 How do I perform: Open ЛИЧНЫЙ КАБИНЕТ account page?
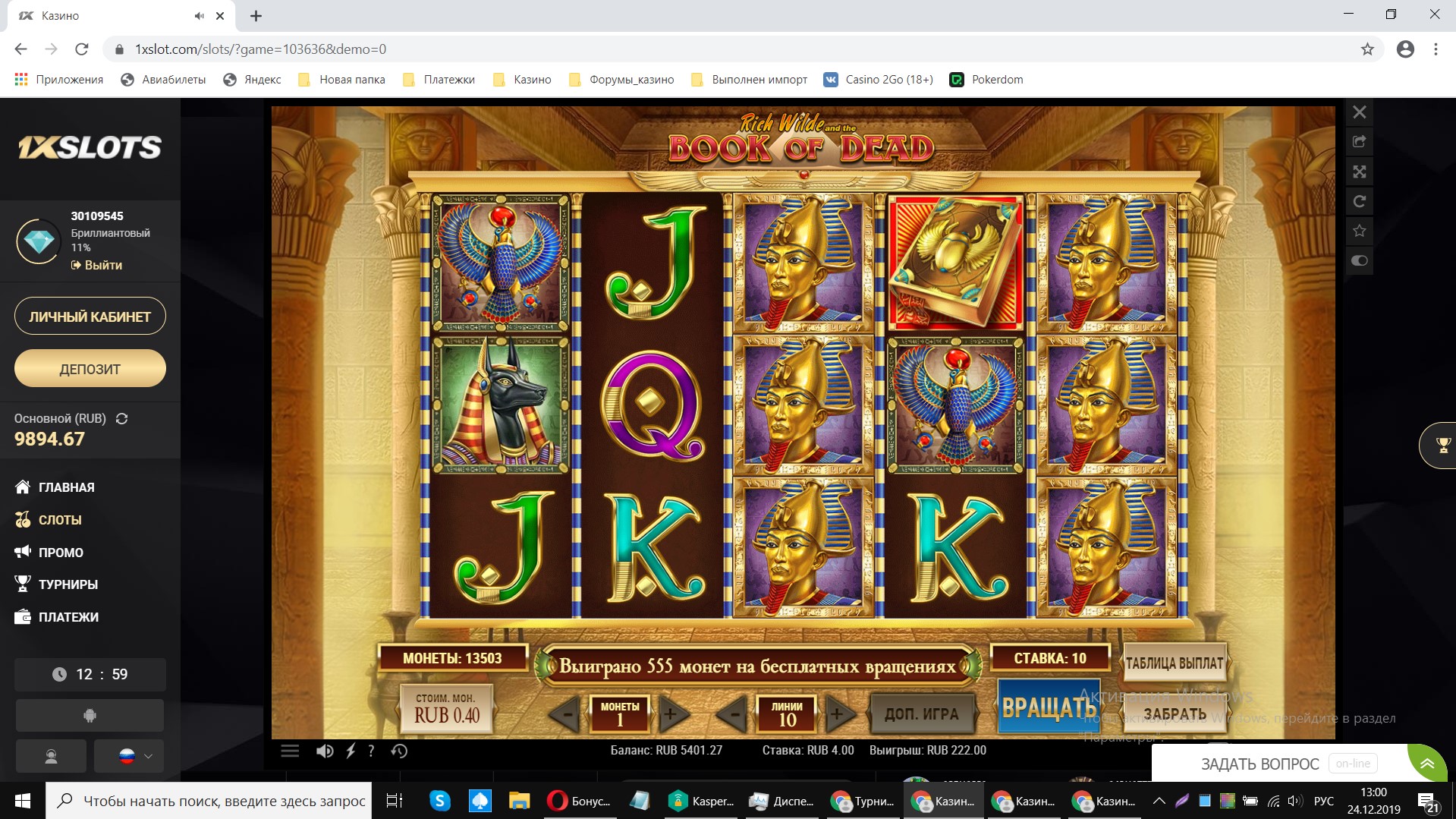coord(90,317)
